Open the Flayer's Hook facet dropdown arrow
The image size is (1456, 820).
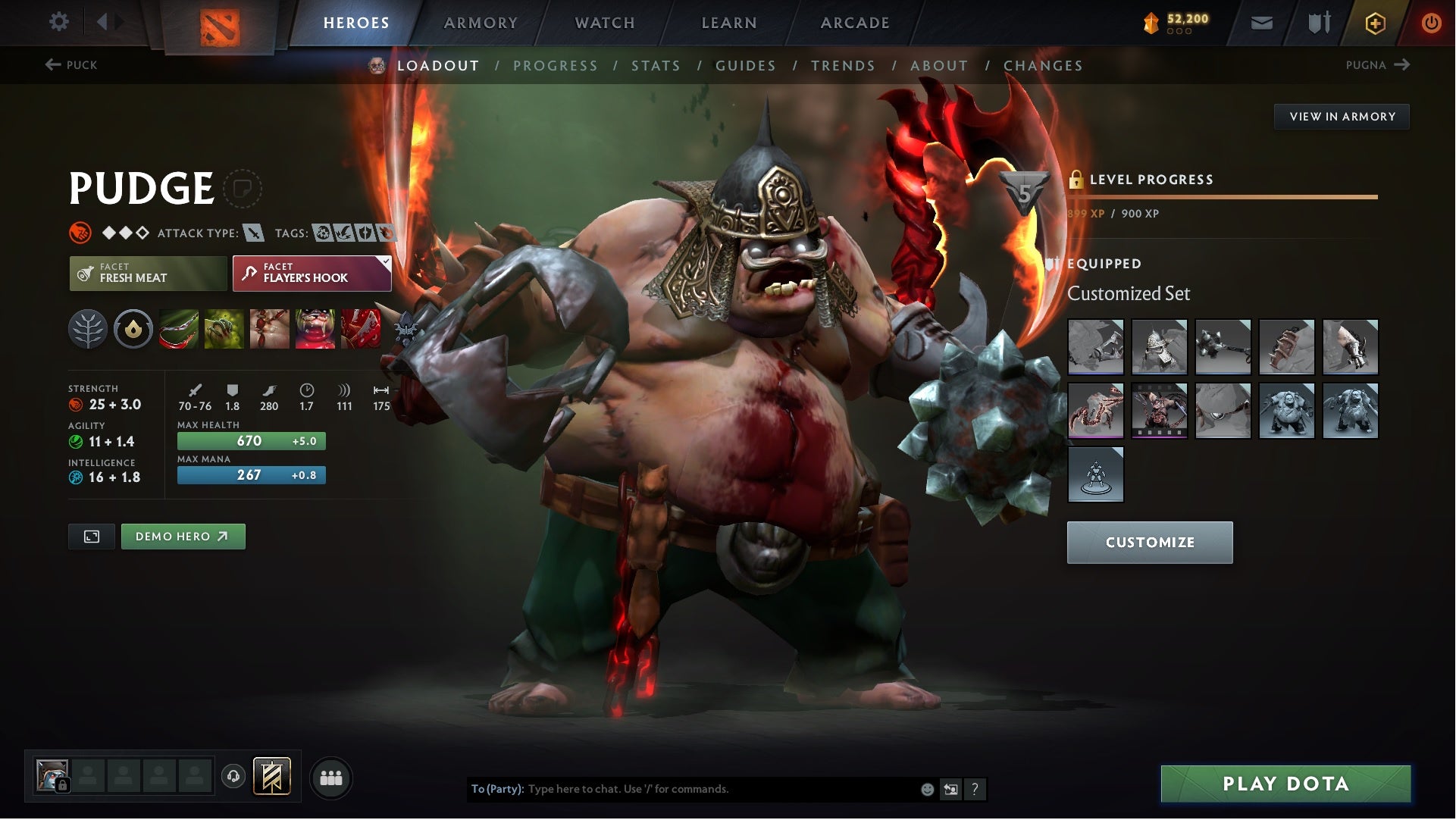tap(386, 261)
